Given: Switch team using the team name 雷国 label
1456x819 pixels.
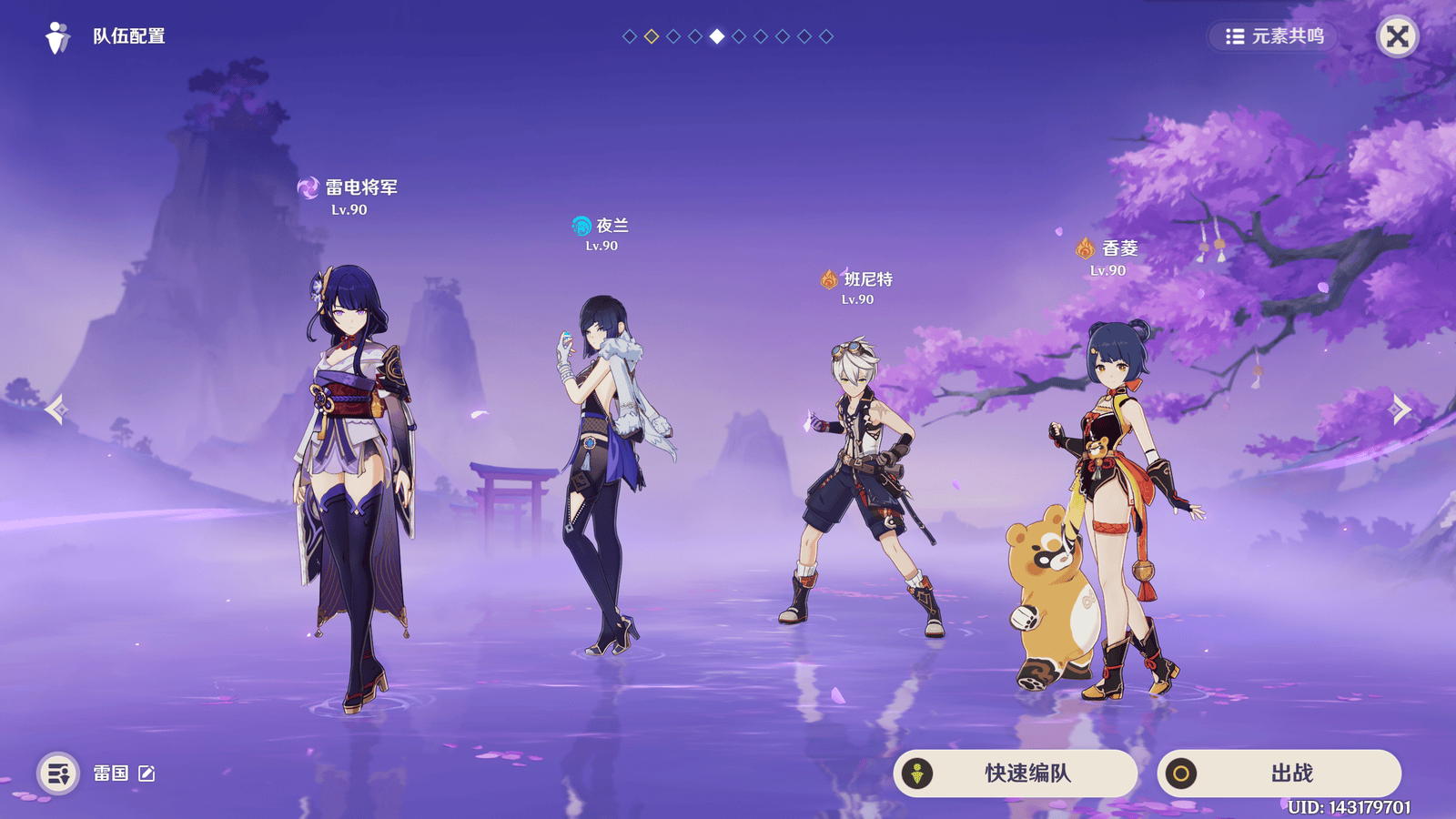Looking at the screenshot, I should coord(109,774).
